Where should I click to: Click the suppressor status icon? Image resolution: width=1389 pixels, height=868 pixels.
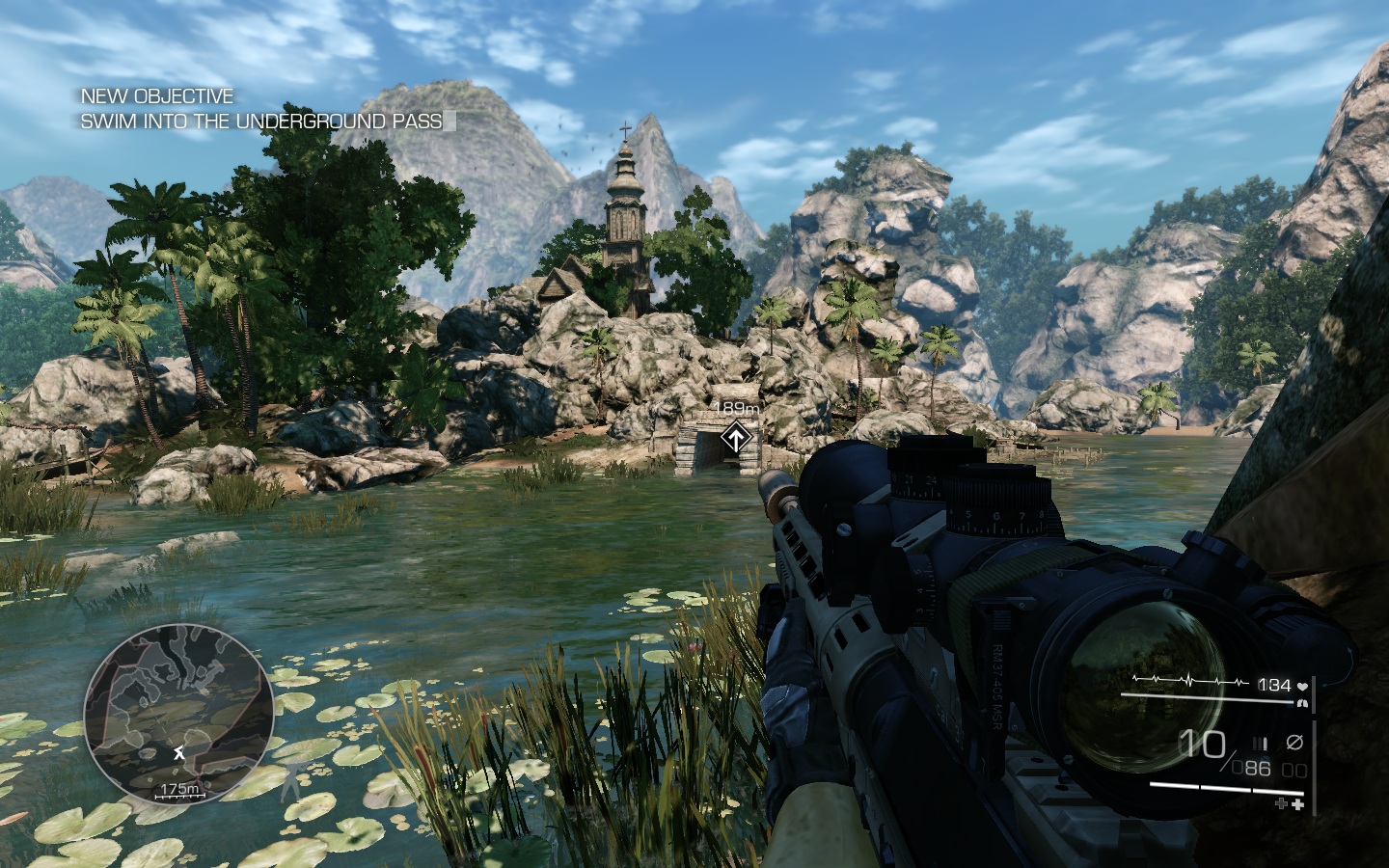point(1294,742)
